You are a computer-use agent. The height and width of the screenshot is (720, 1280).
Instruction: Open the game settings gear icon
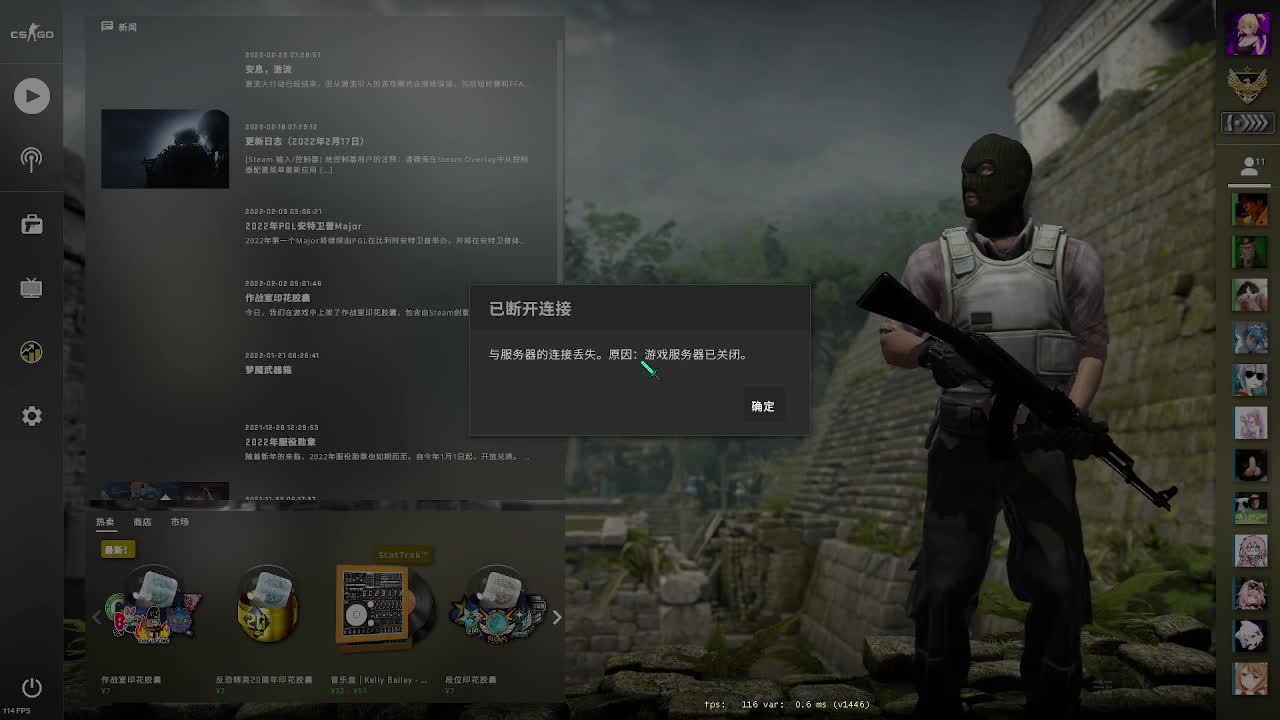31,416
